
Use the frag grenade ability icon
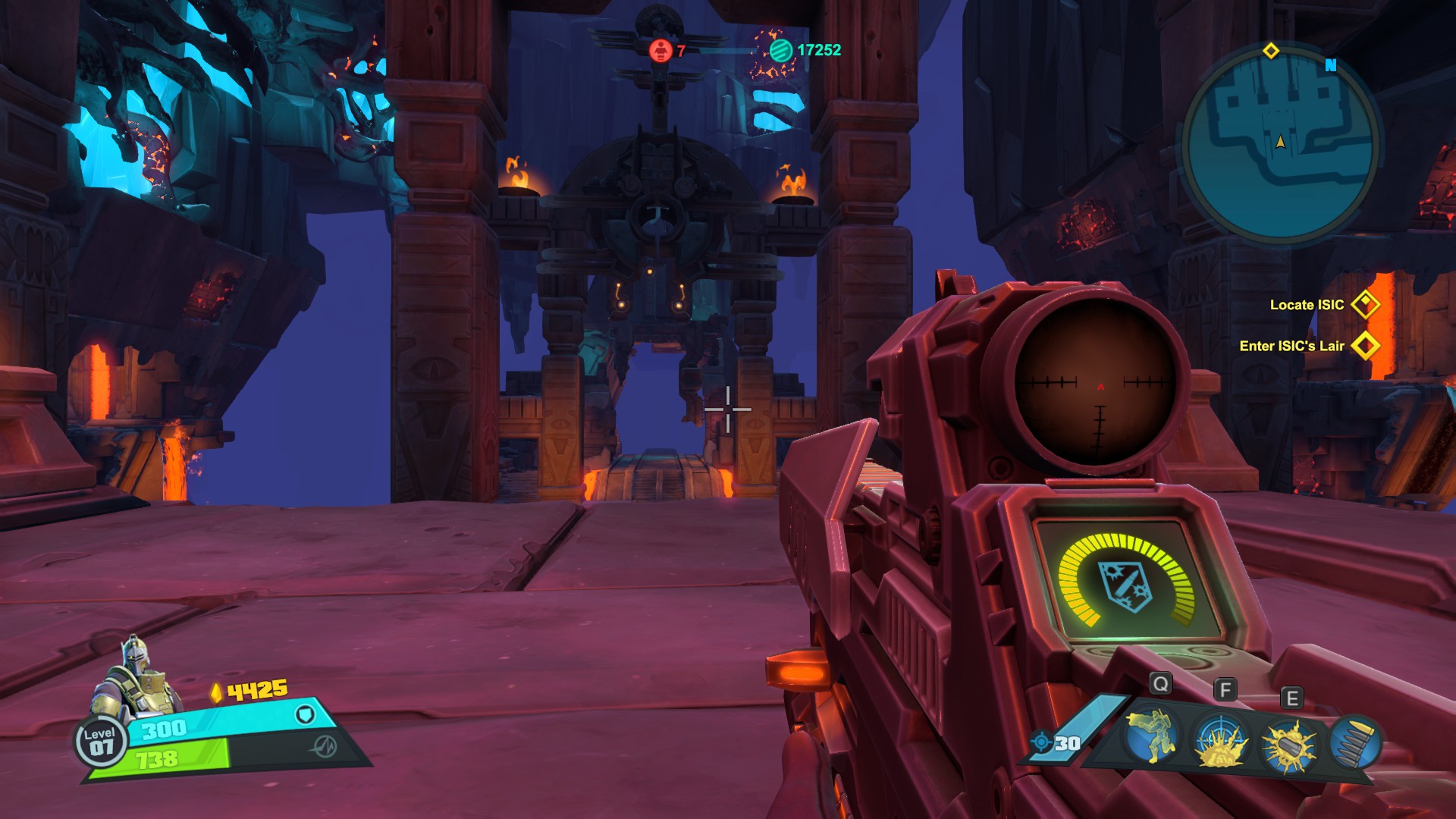[1288, 744]
